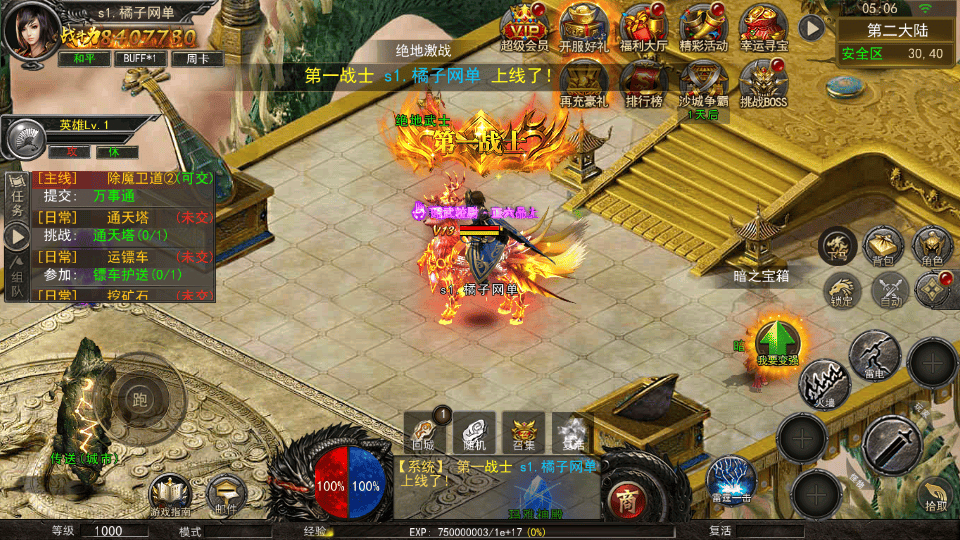Open the 商 shop button

pyautogui.click(x=626, y=497)
